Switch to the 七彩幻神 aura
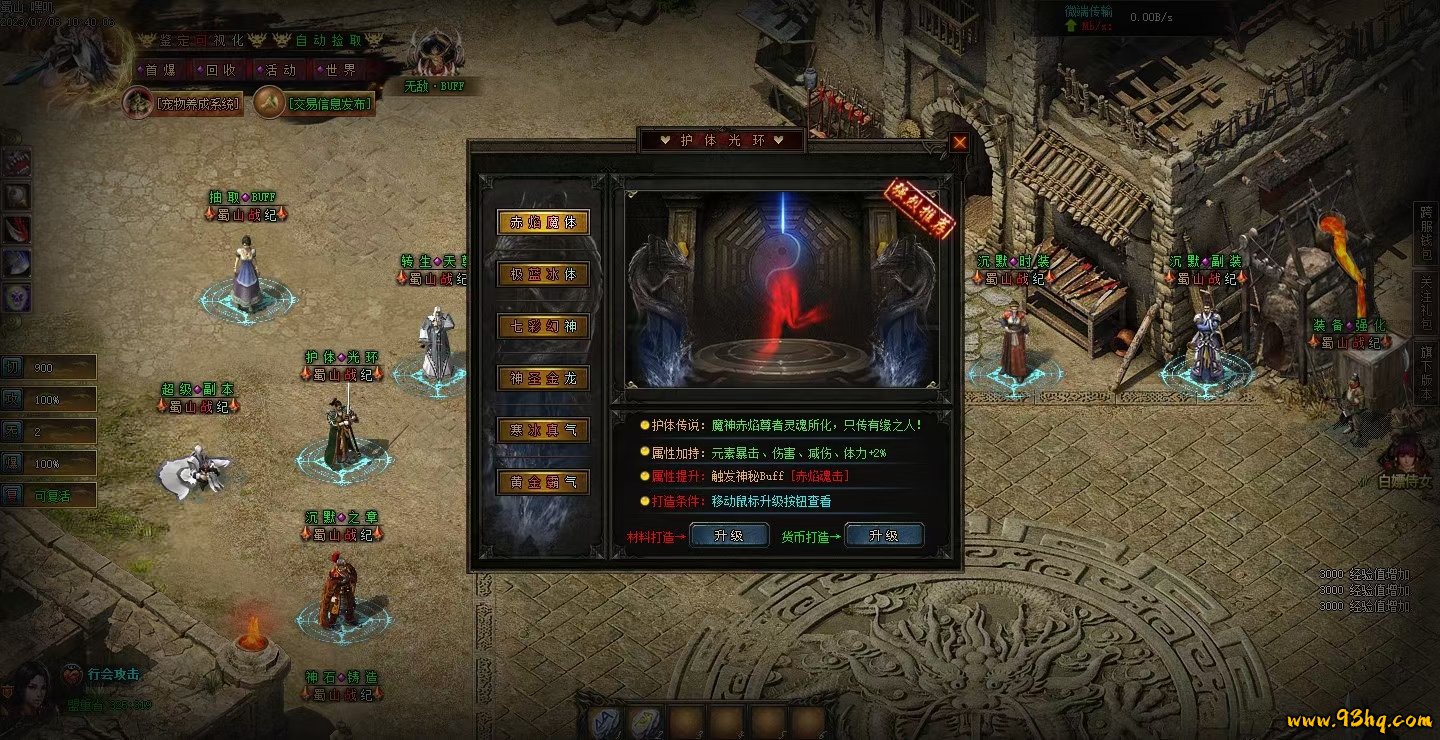The height and width of the screenshot is (740, 1440). (543, 326)
